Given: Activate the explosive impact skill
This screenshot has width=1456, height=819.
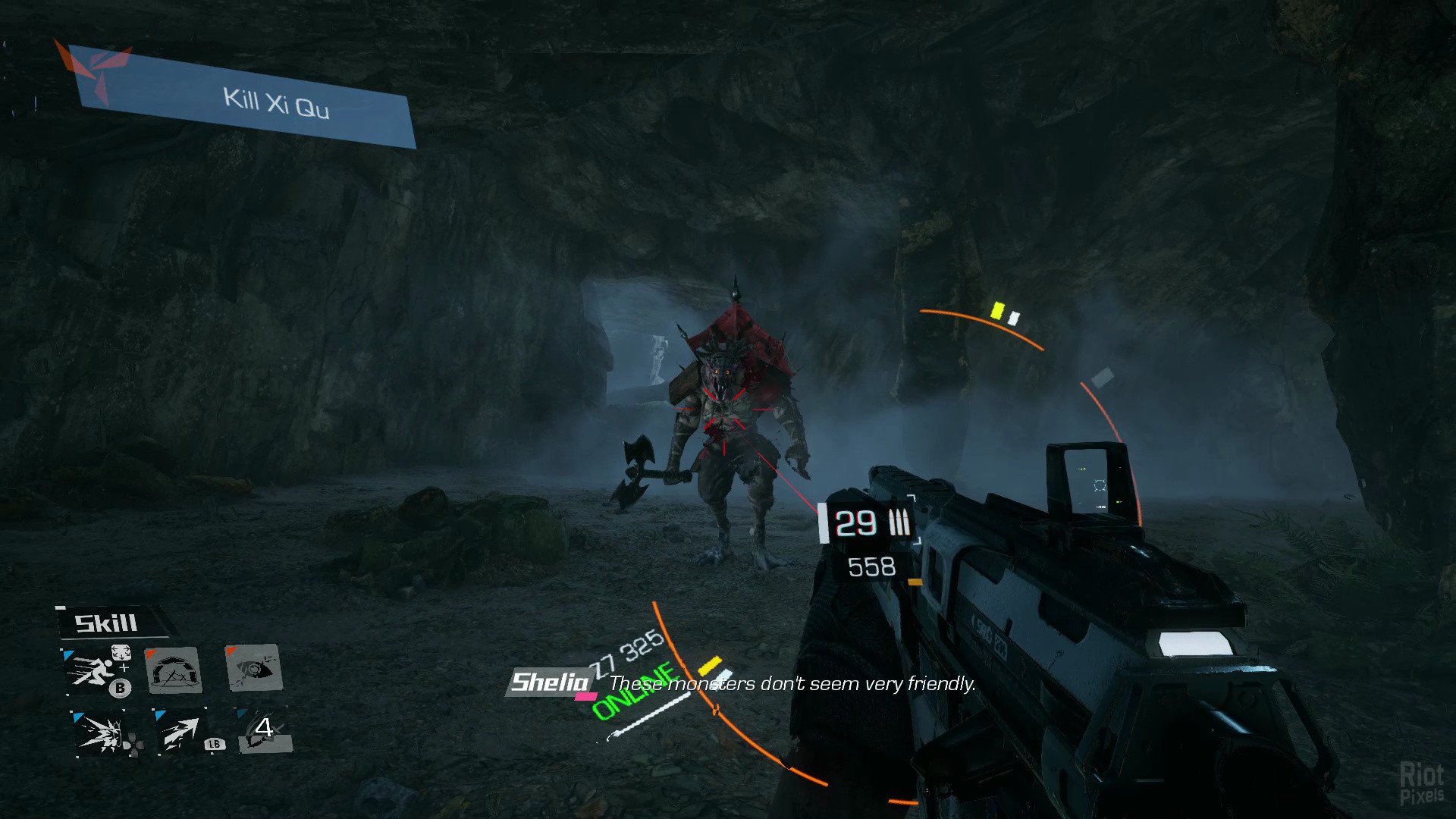Looking at the screenshot, I should 101,733.
